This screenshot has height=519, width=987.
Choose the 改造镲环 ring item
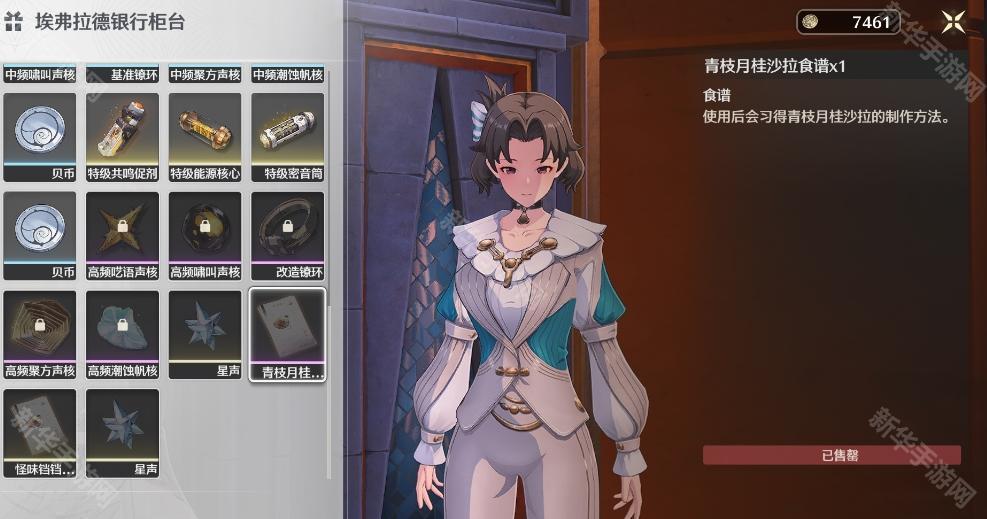tap(287, 228)
